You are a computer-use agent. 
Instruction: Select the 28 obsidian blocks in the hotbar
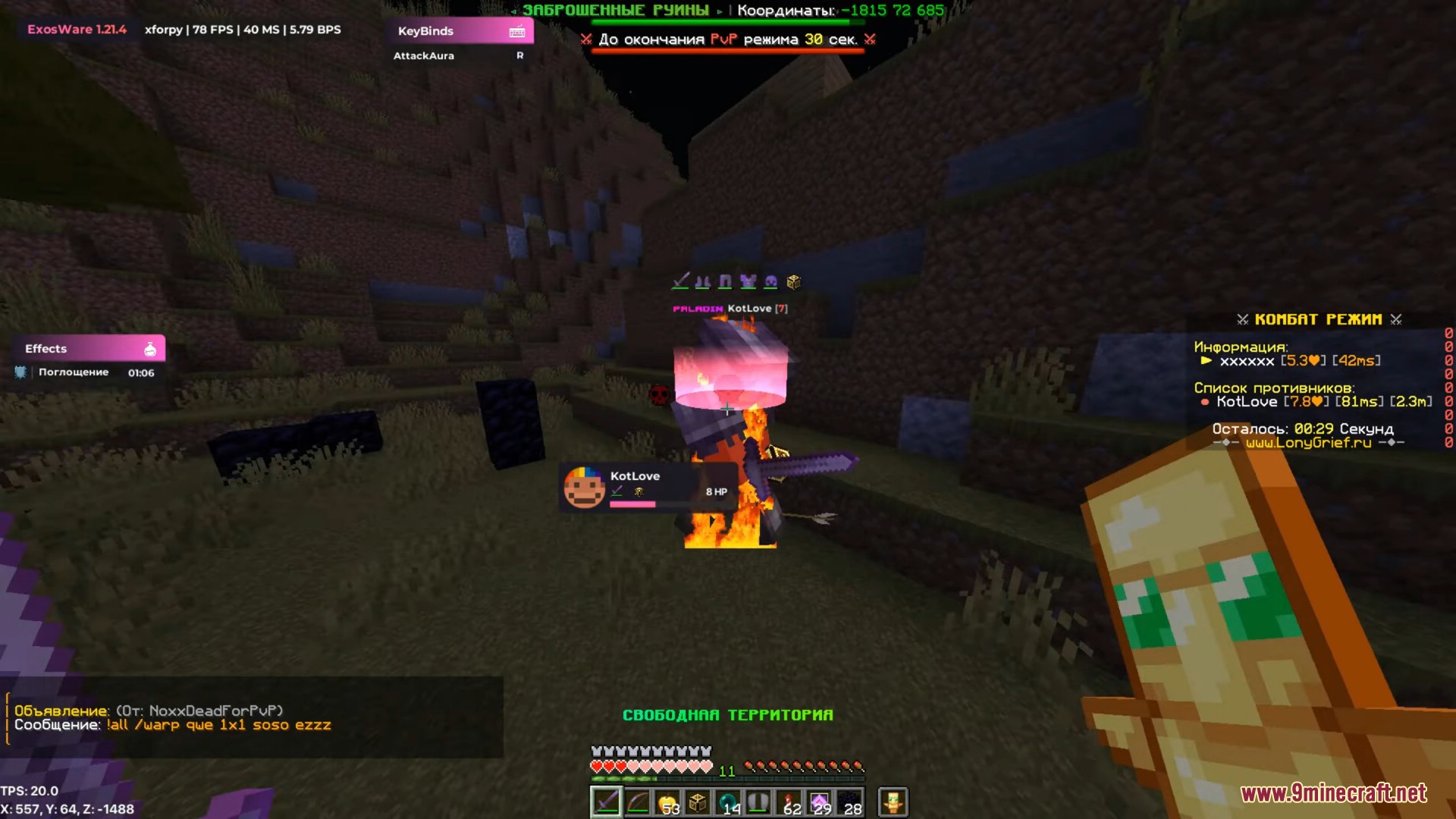pyautogui.click(x=849, y=802)
